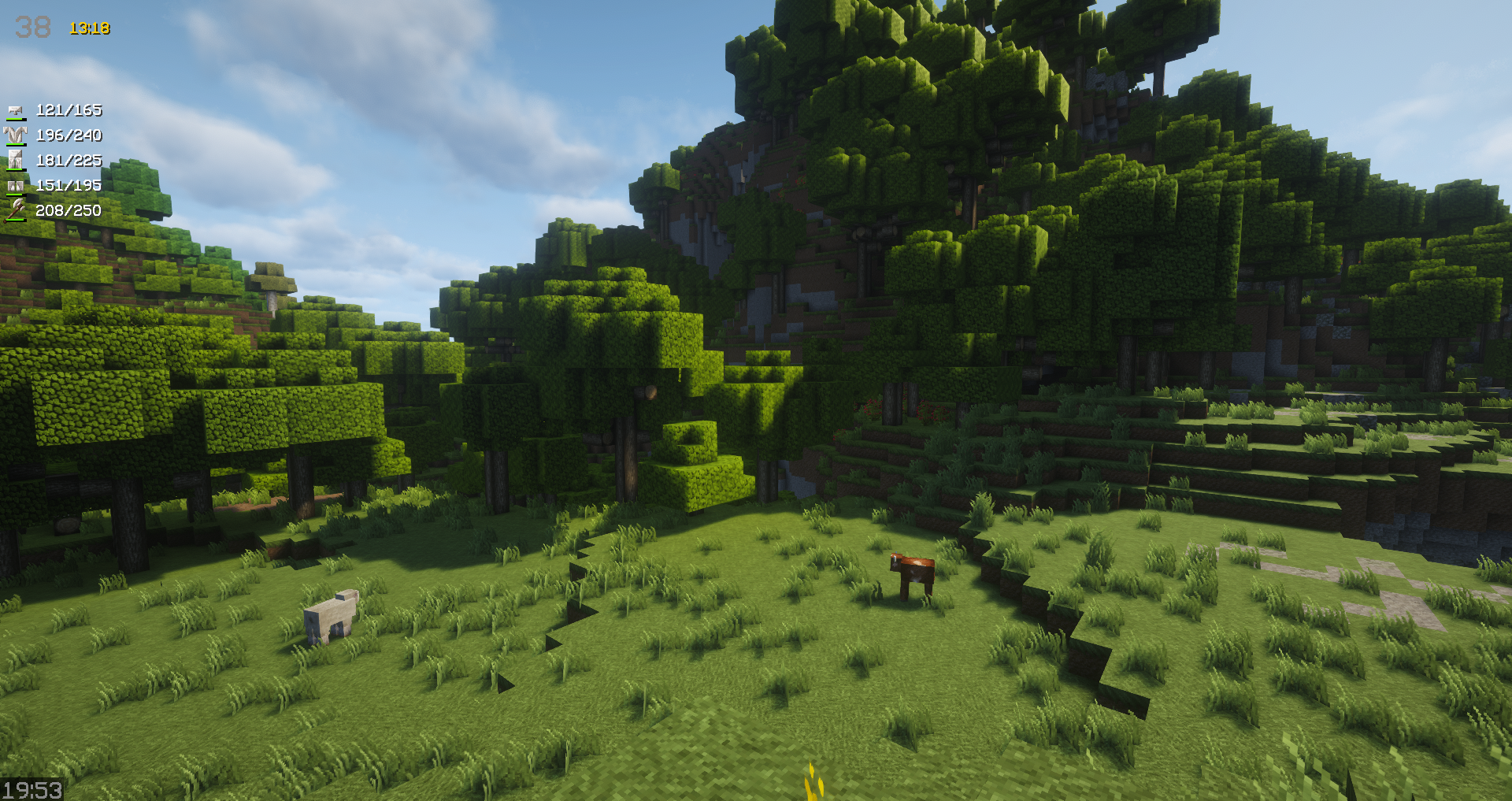1512x801 pixels.
Task: Select the iron helmet durability icon
Action: (x=16, y=111)
